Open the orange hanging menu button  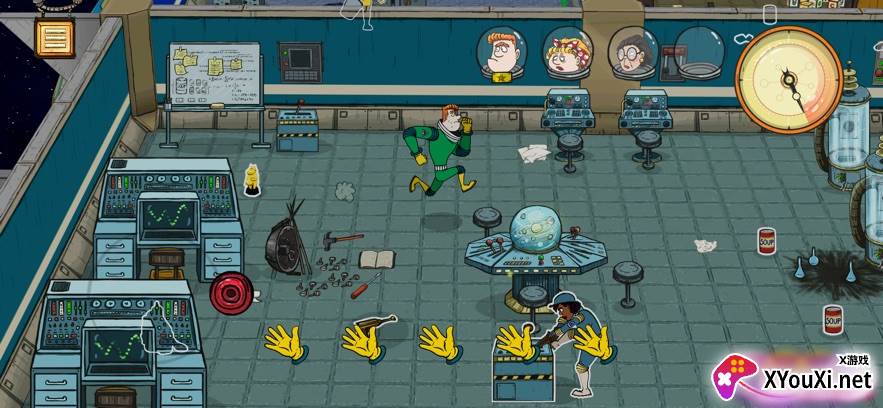[x=53, y=38]
